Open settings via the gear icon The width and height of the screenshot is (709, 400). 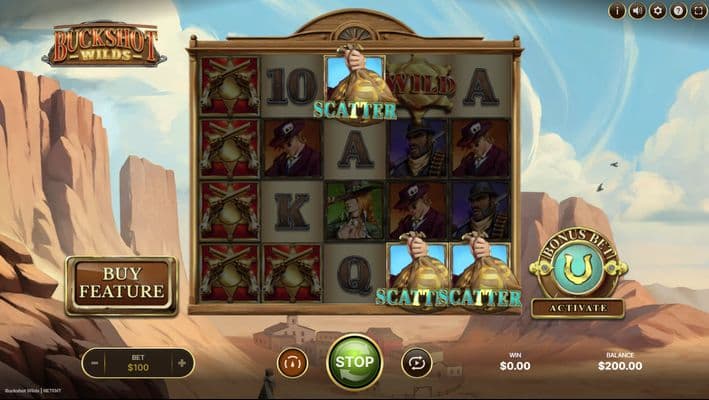click(657, 11)
